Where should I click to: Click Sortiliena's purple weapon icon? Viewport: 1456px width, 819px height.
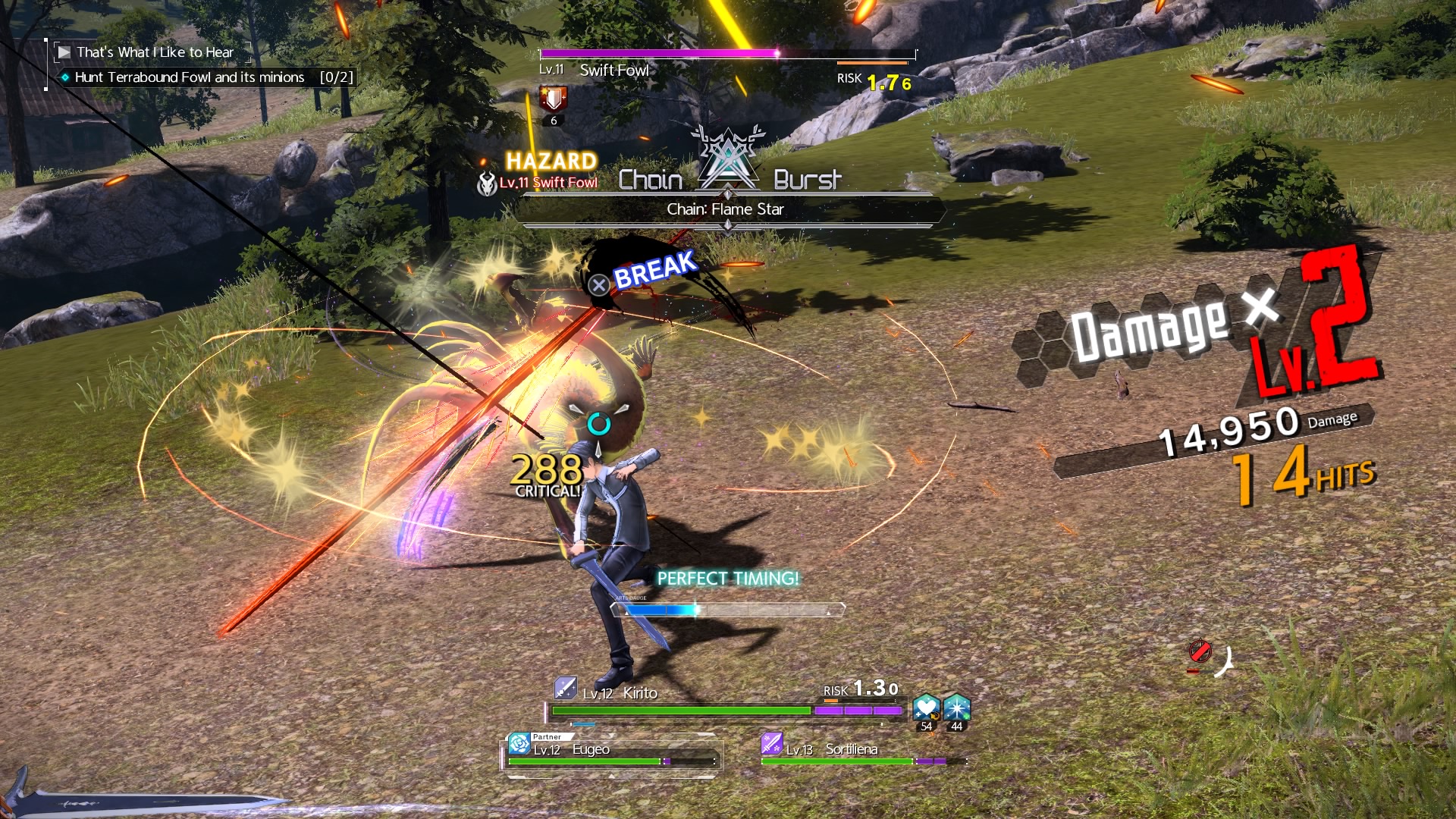(772, 744)
